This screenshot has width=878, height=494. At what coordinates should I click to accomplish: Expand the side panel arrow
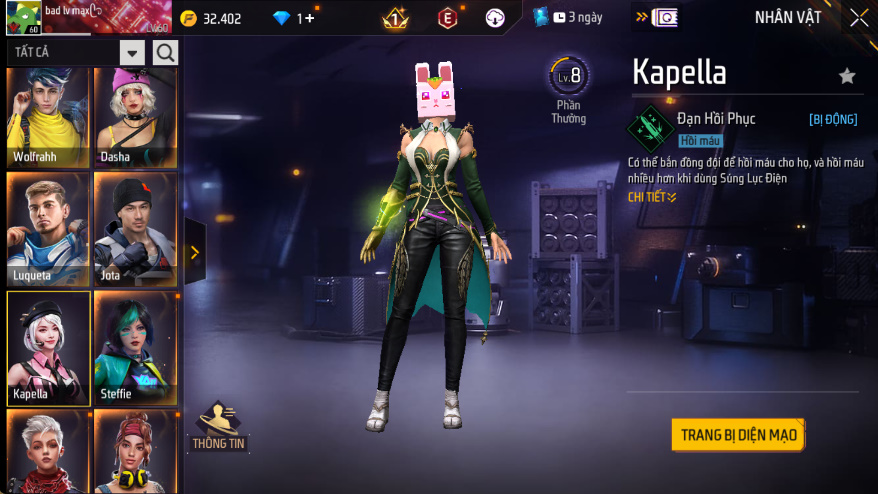(x=194, y=253)
